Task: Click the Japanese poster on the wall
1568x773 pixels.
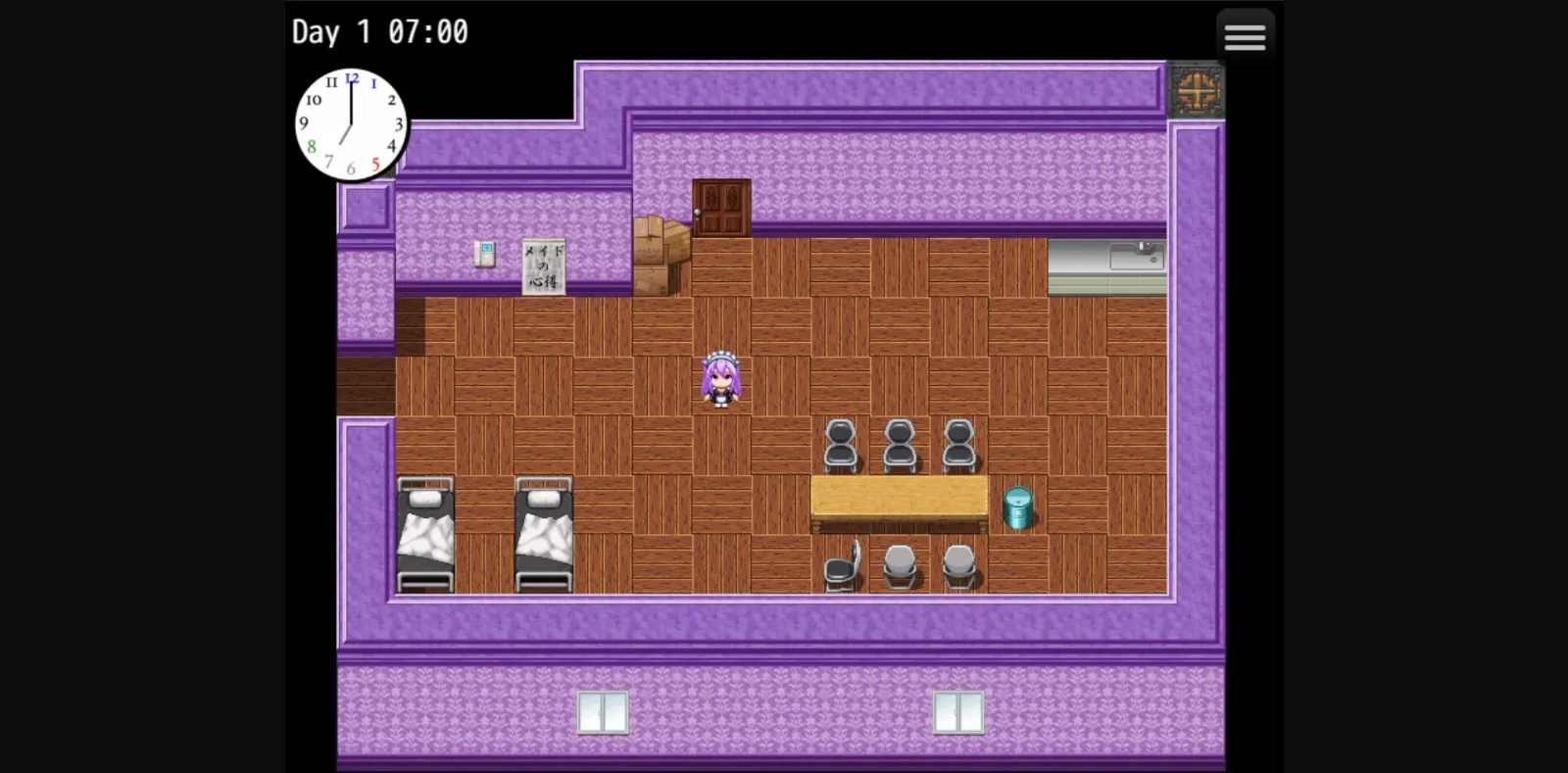Action: [x=546, y=266]
